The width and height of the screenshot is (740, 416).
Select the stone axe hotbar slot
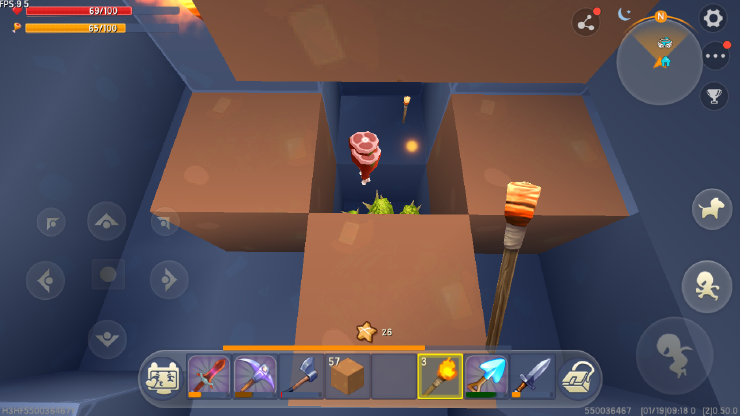pyautogui.click(x=301, y=376)
